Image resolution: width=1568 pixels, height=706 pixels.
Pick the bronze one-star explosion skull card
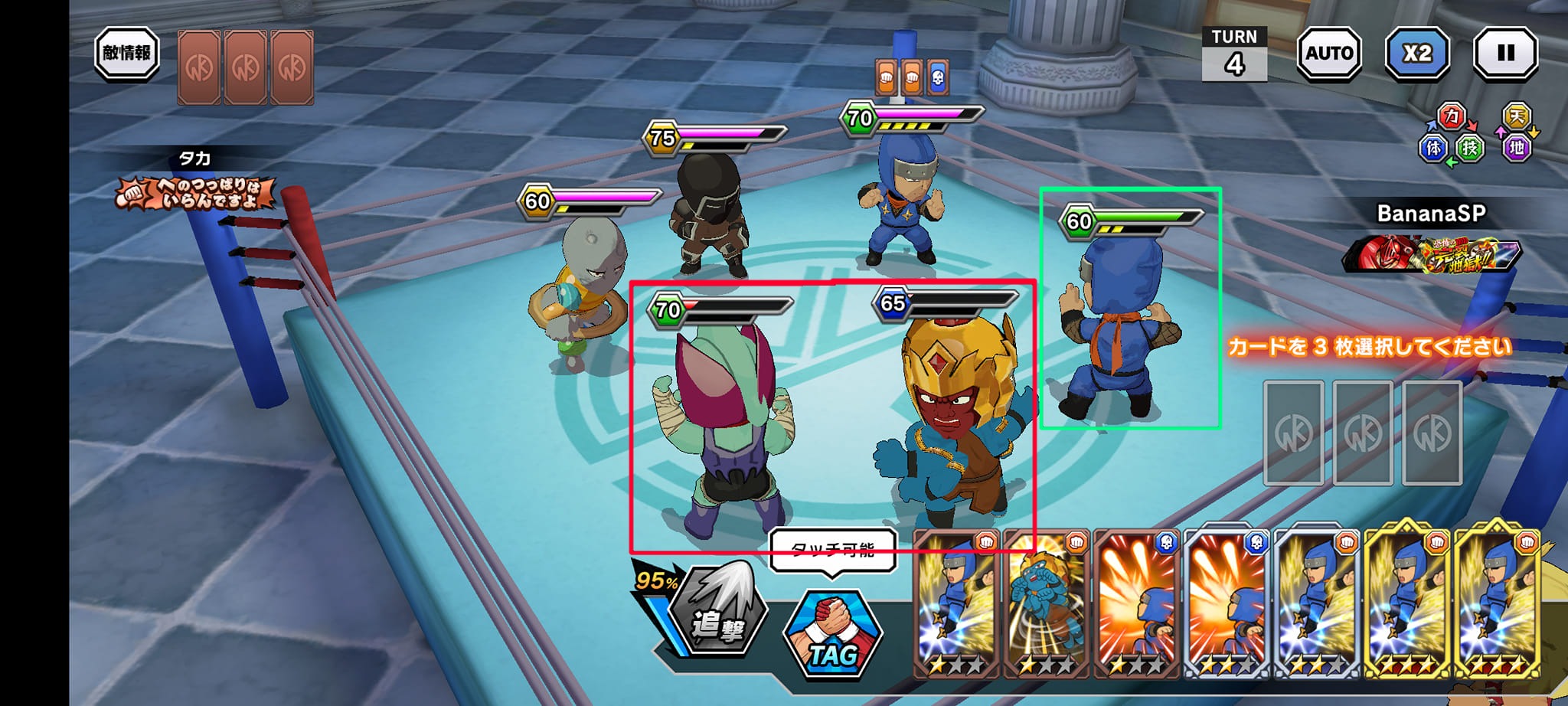pyautogui.click(x=1136, y=605)
